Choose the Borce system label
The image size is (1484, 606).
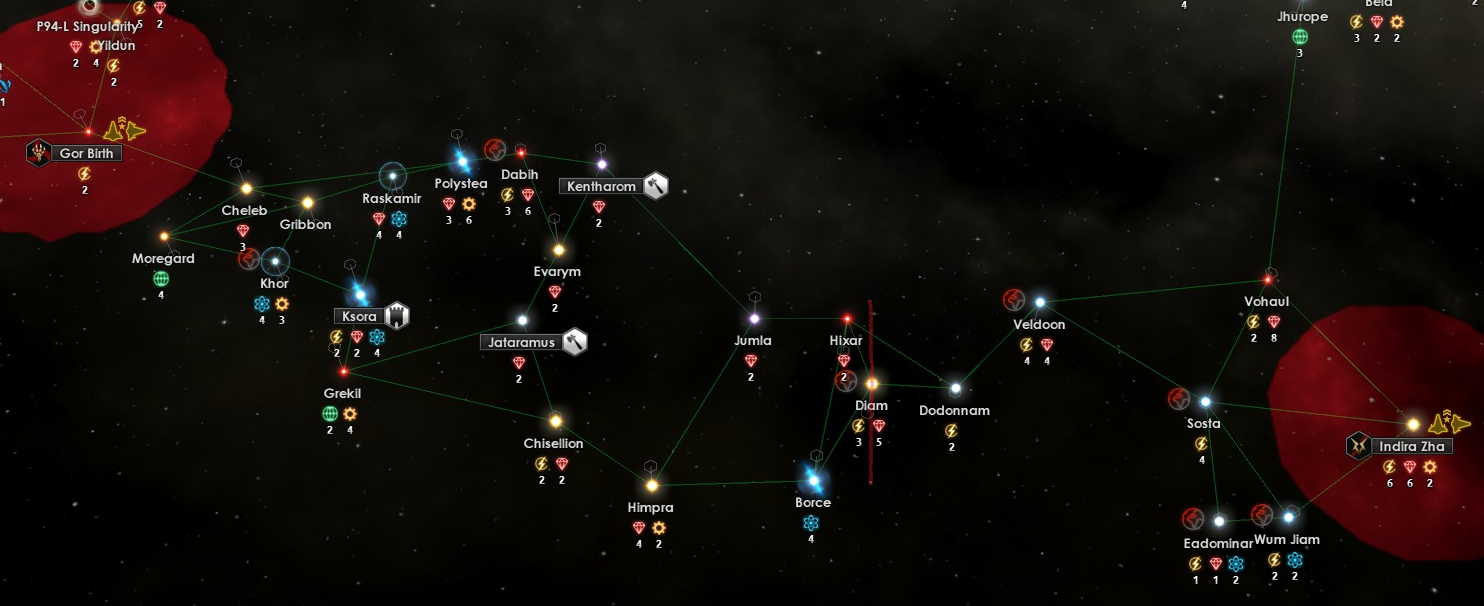click(x=813, y=502)
